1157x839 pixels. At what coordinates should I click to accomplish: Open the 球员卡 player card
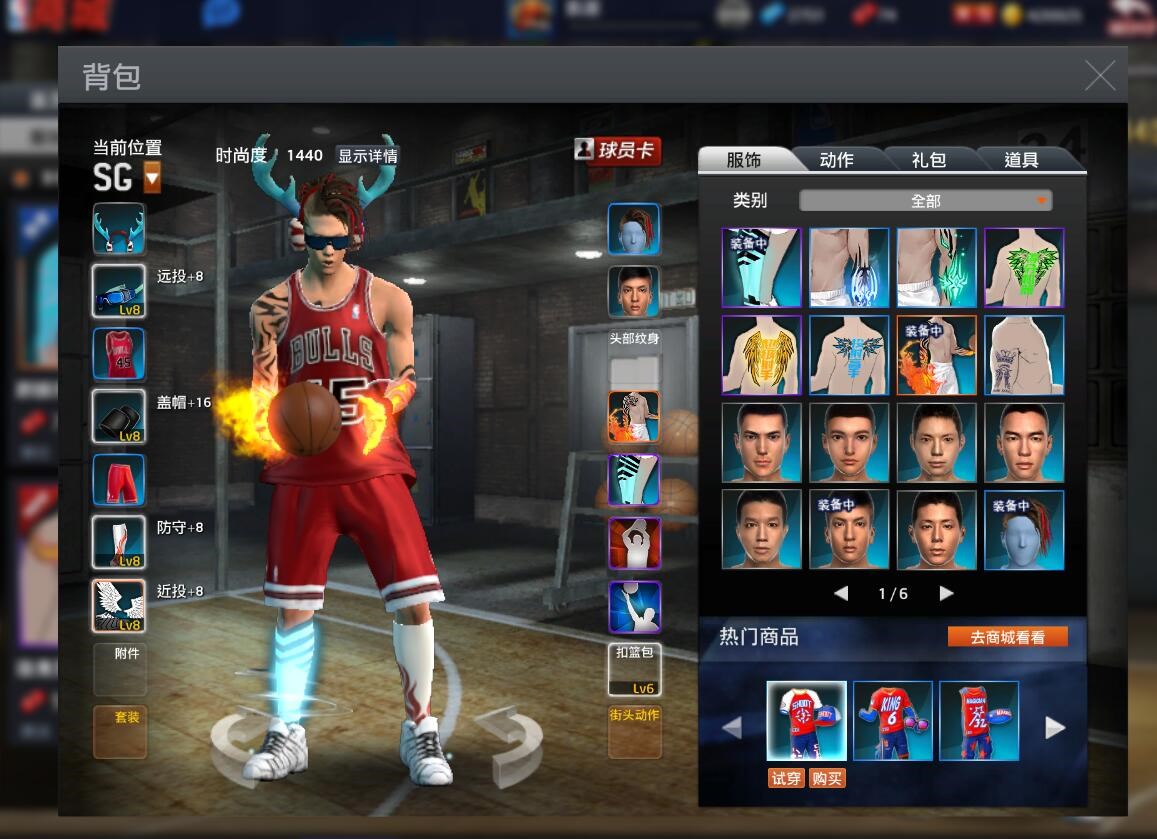(x=617, y=151)
